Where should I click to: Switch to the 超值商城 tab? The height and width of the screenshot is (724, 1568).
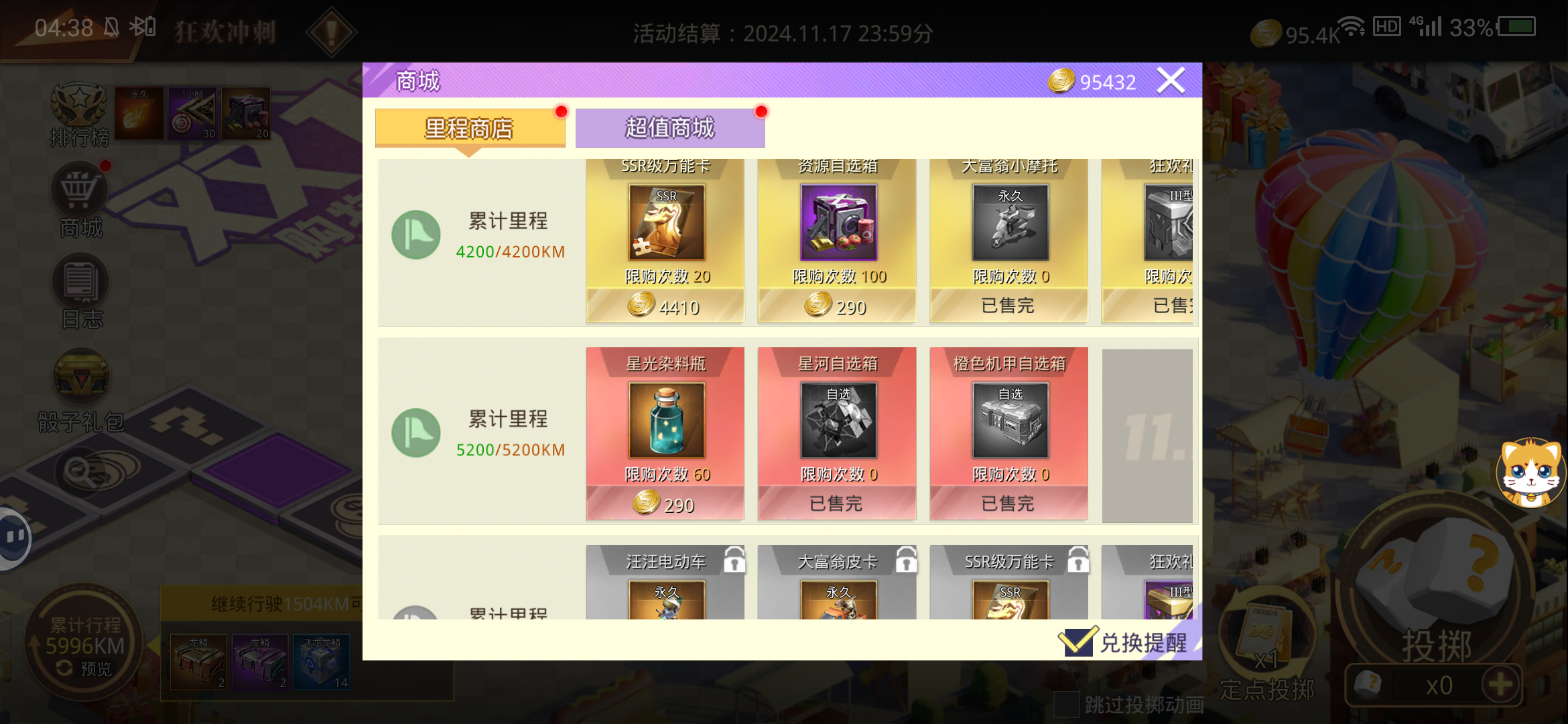click(x=669, y=127)
